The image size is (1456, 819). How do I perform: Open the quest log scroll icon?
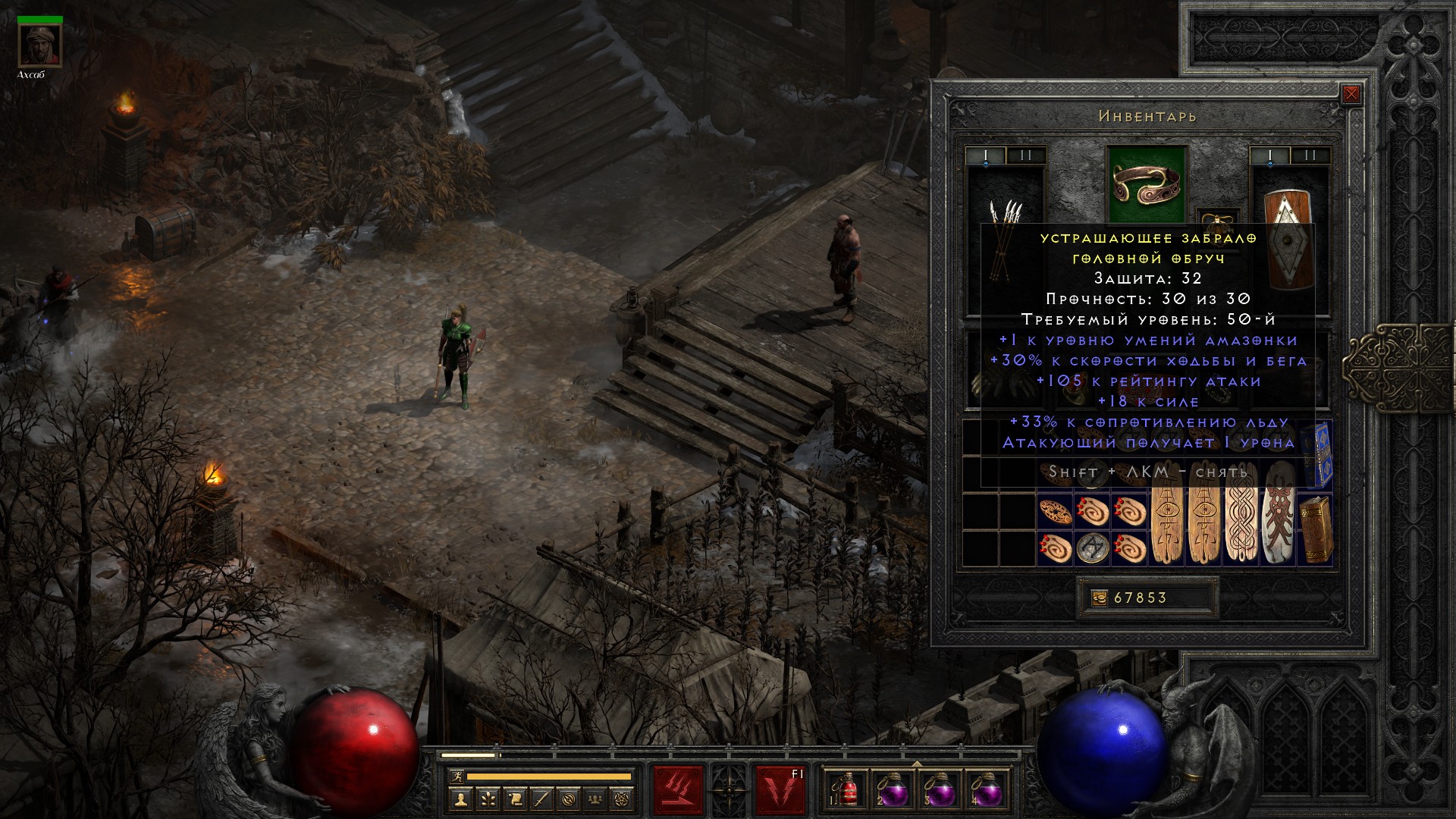point(514,799)
